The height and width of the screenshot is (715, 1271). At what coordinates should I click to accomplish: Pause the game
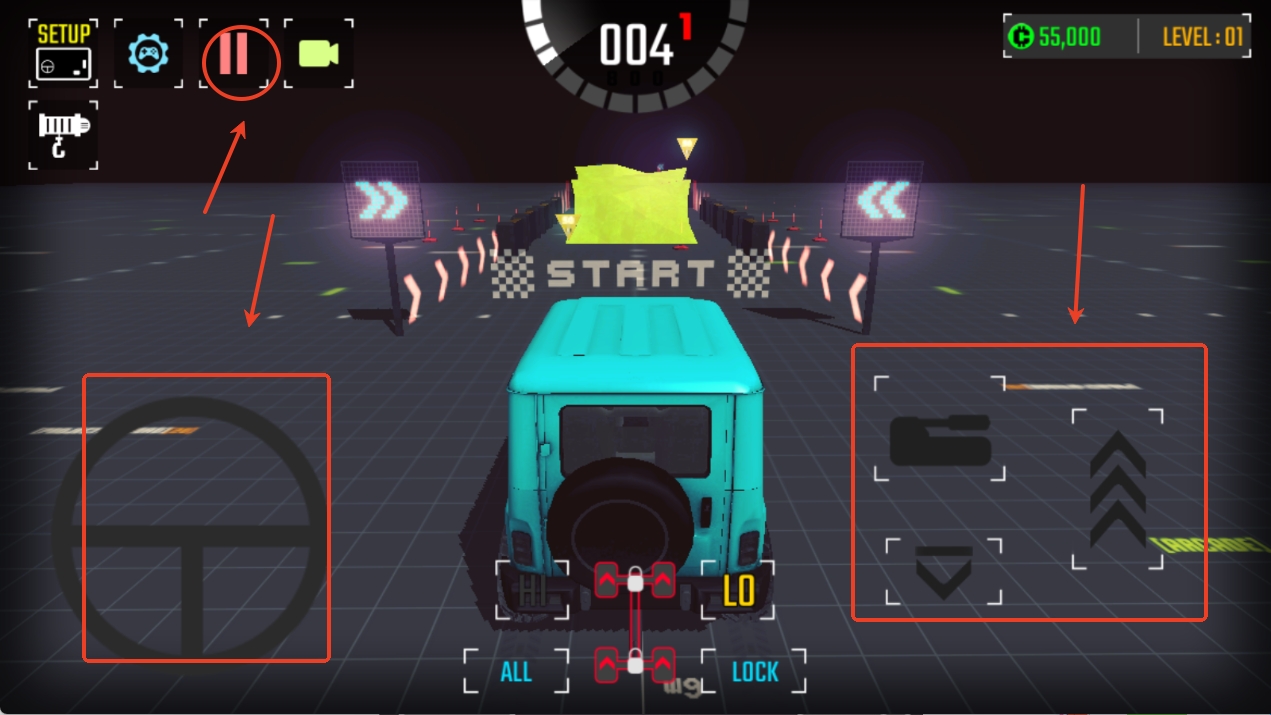[x=234, y=53]
